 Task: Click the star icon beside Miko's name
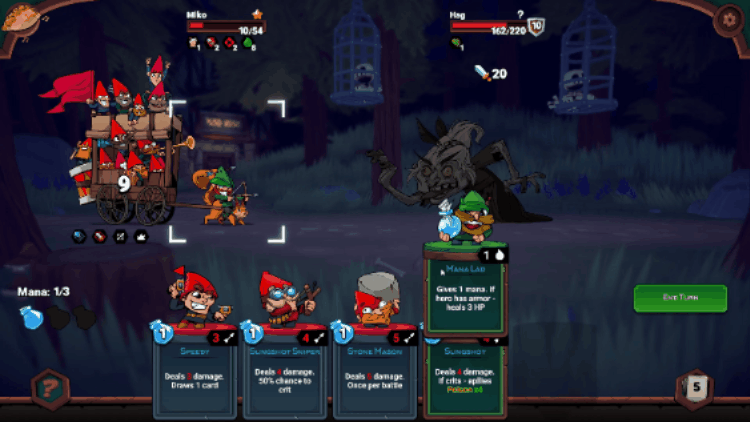[257, 15]
